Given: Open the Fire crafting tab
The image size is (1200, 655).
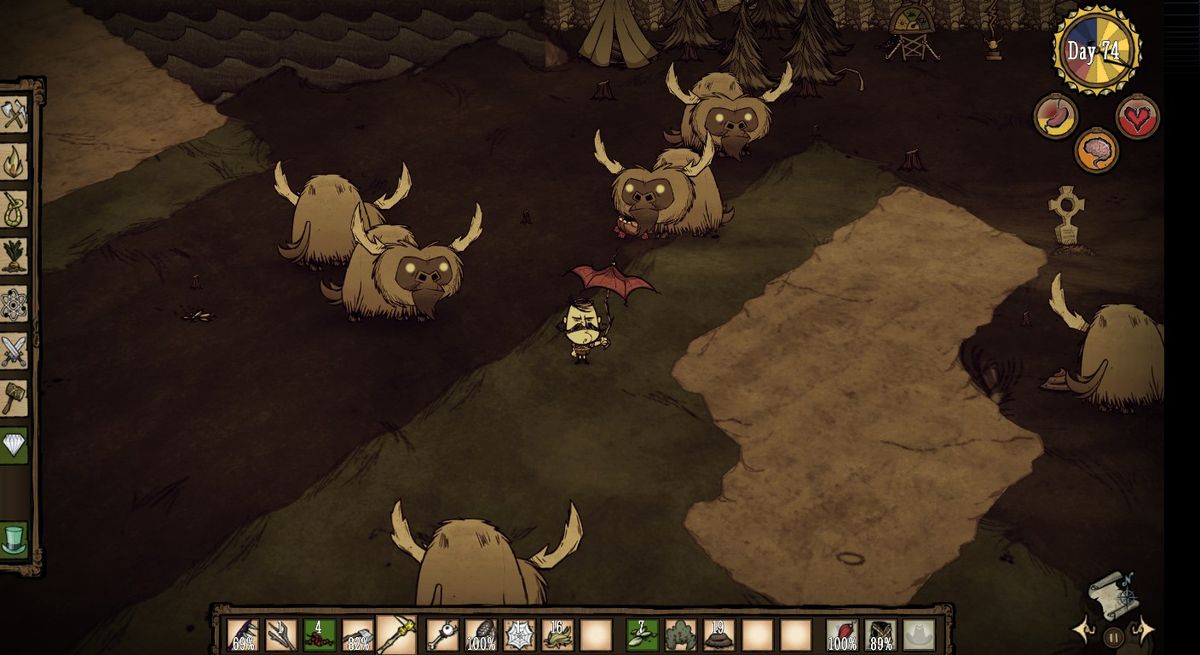Looking at the screenshot, I should point(14,162).
